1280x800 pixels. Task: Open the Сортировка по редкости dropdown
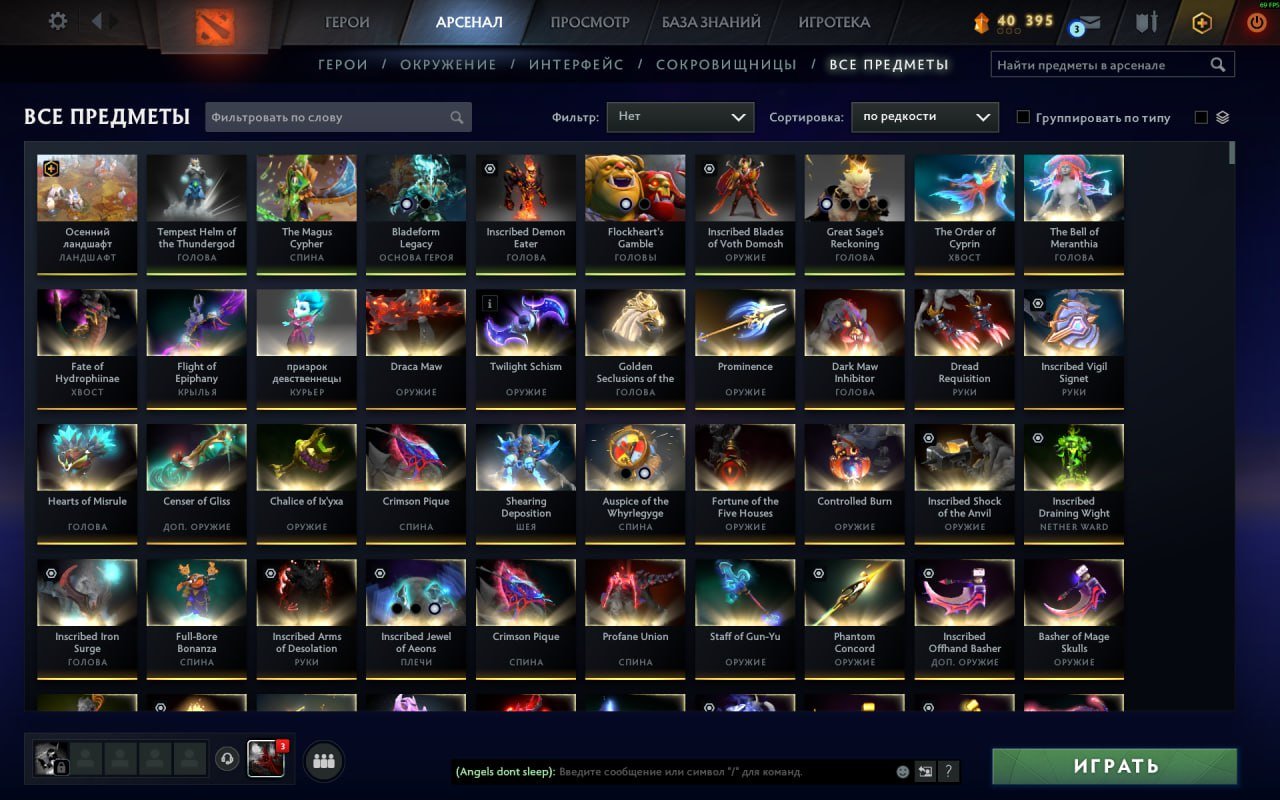pyautogui.click(x=924, y=116)
